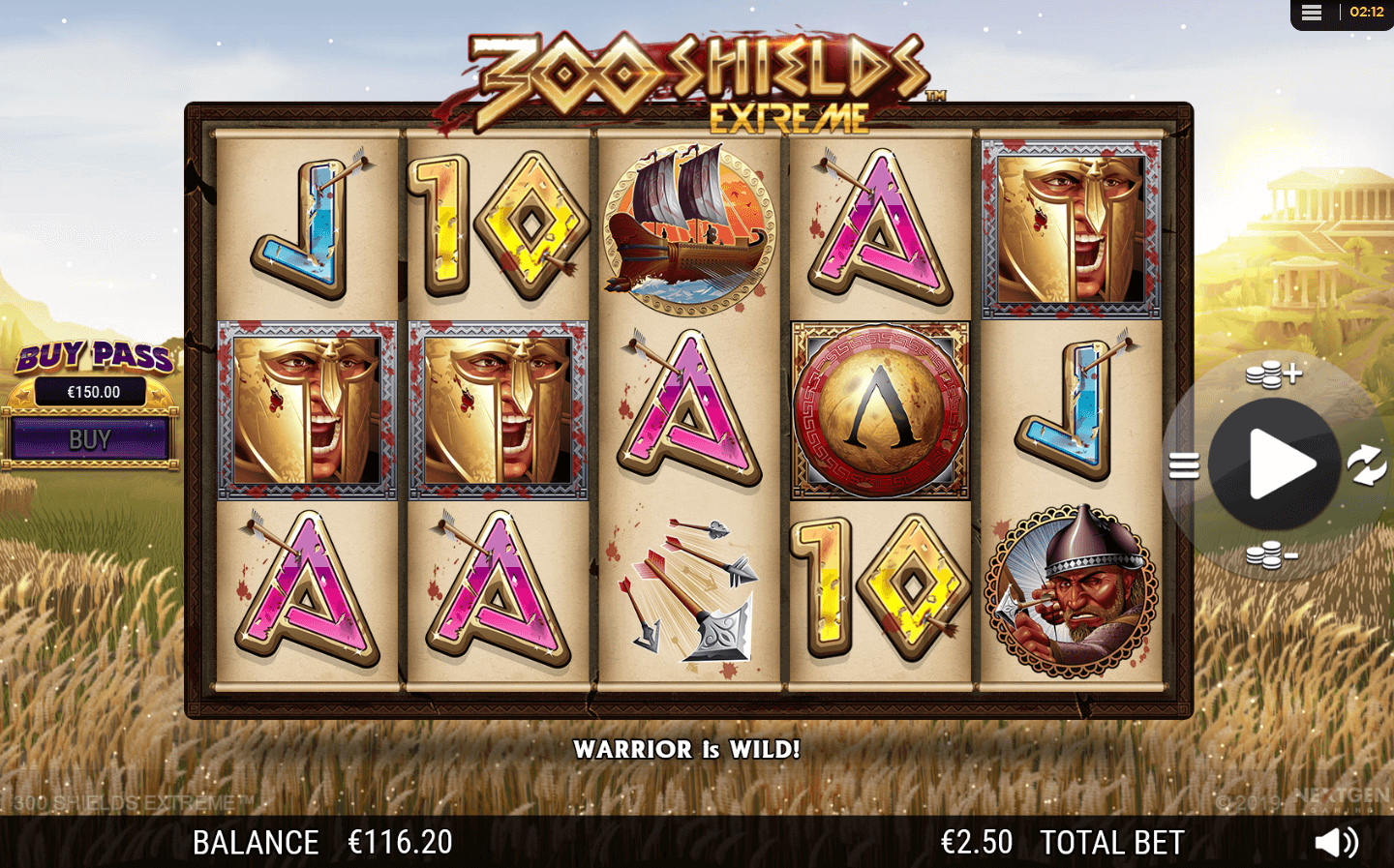The image size is (1394, 868).
Task: Select the Spartan shield symbol on reel four
Action: 879,406
